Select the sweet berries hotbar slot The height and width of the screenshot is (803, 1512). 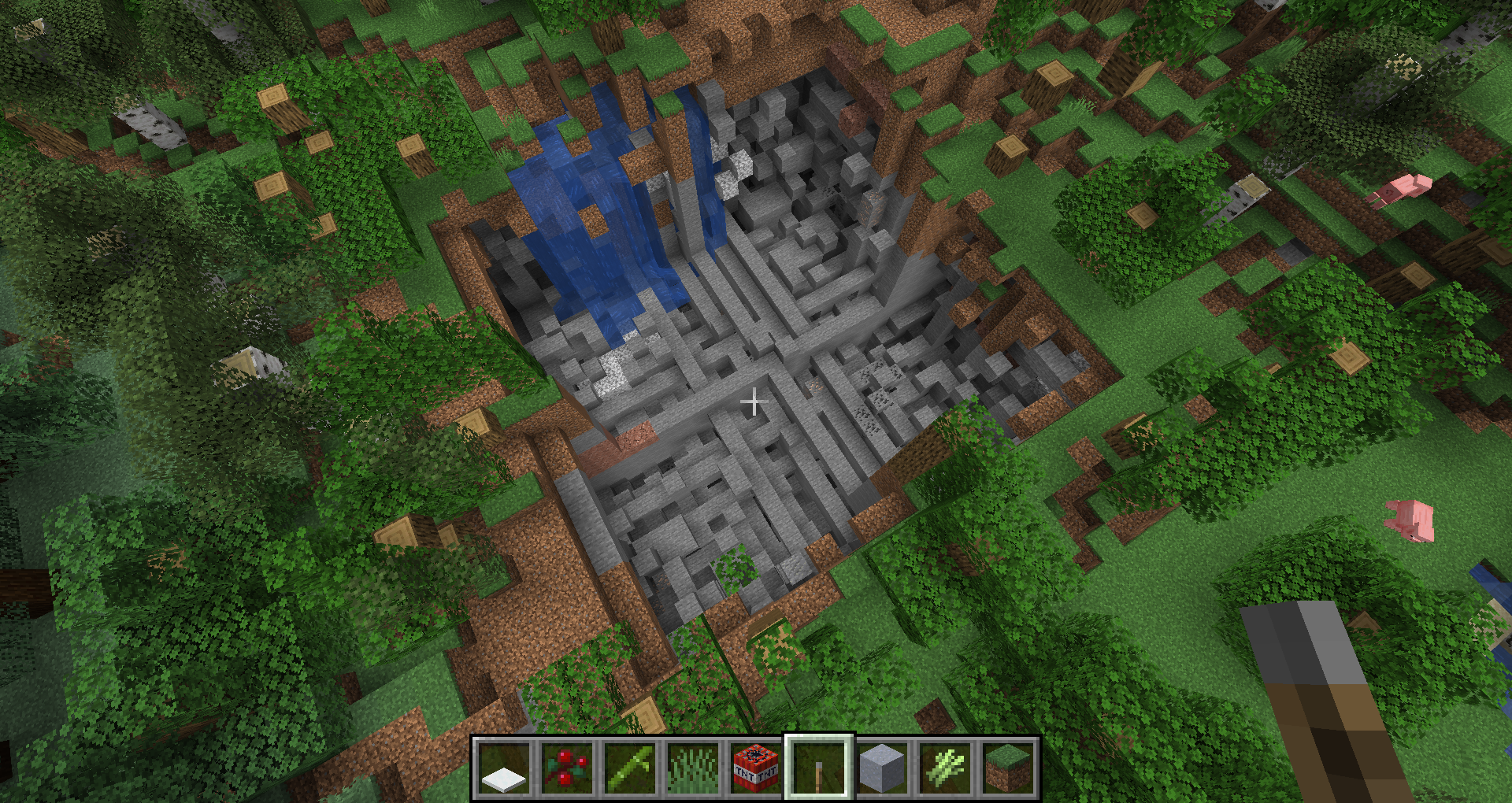coord(567,768)
